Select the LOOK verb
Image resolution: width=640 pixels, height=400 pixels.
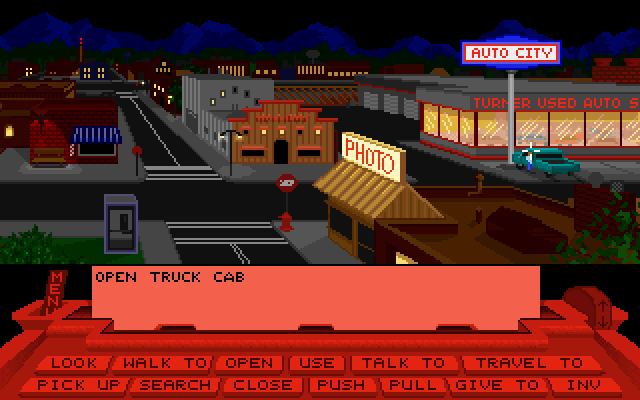pos(75,363)
